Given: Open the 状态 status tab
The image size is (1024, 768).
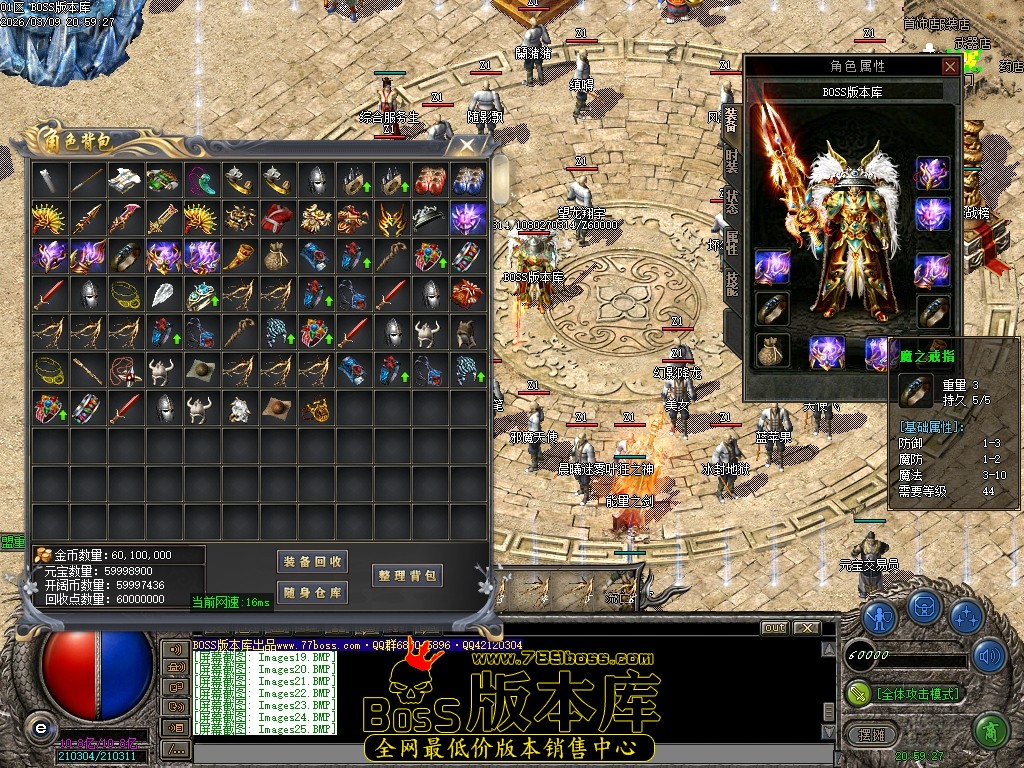Looking at the screenshot, I should (x=731, y=198).
